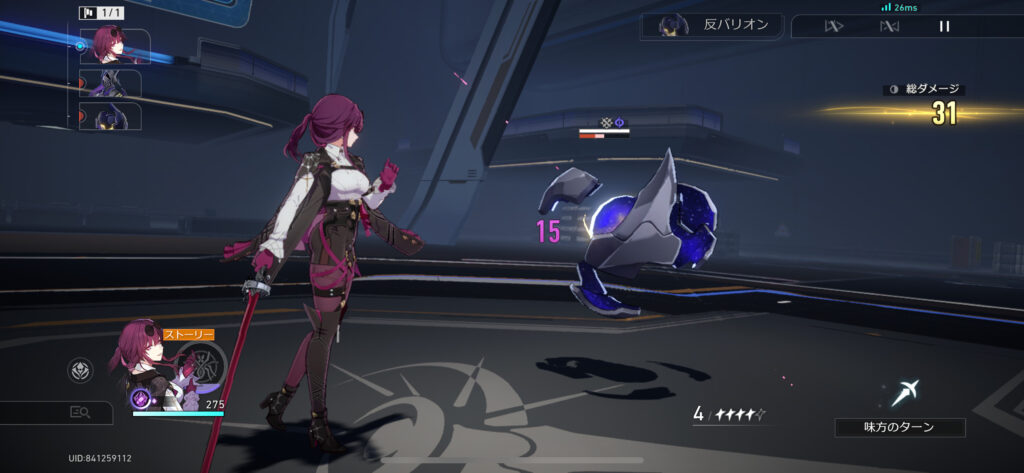Open the battle details magnifier button

[80, 411]
